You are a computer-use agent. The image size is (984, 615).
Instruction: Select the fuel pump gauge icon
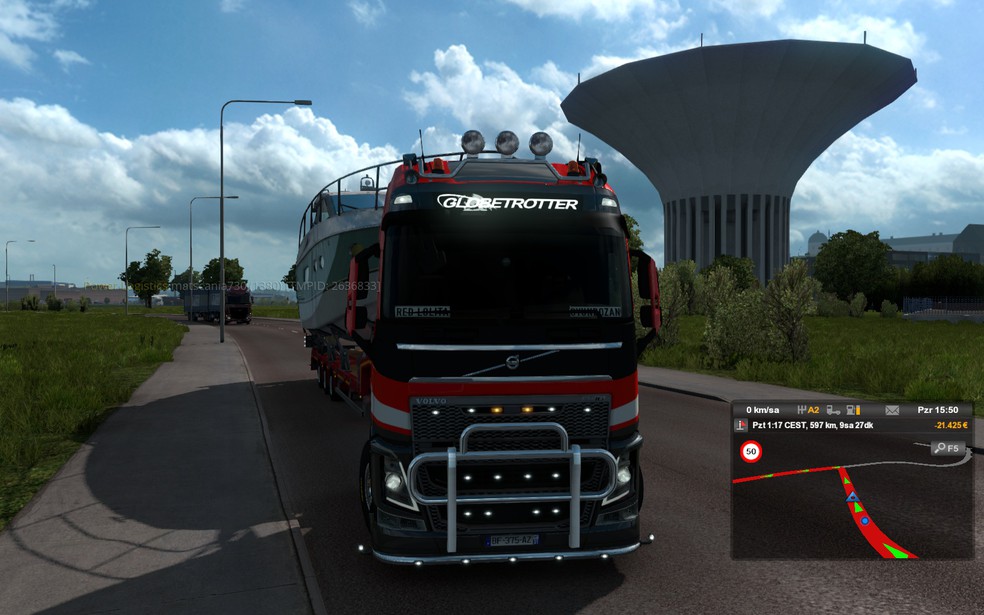852,410
